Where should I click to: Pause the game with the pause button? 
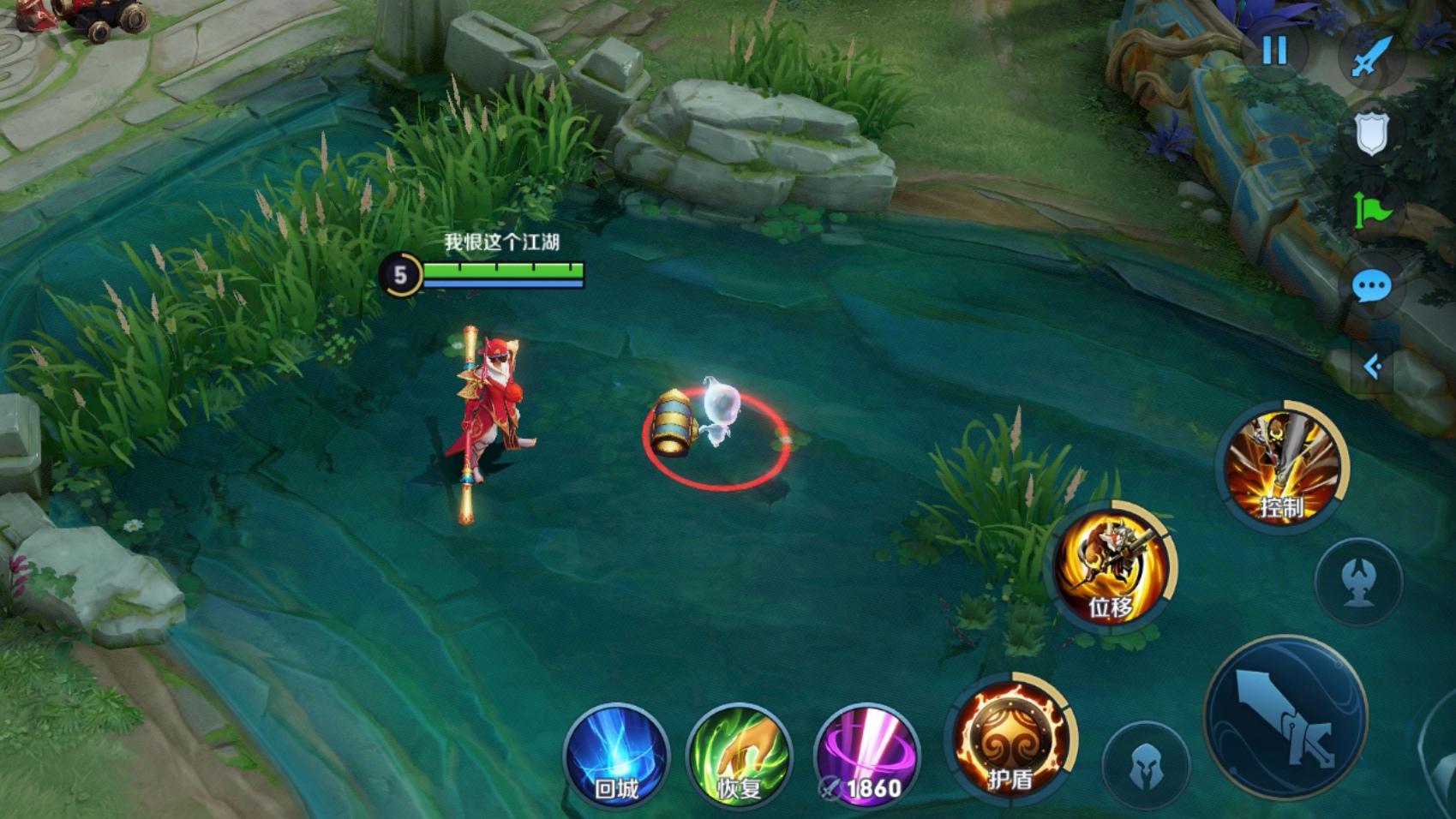coord(1274,51)
